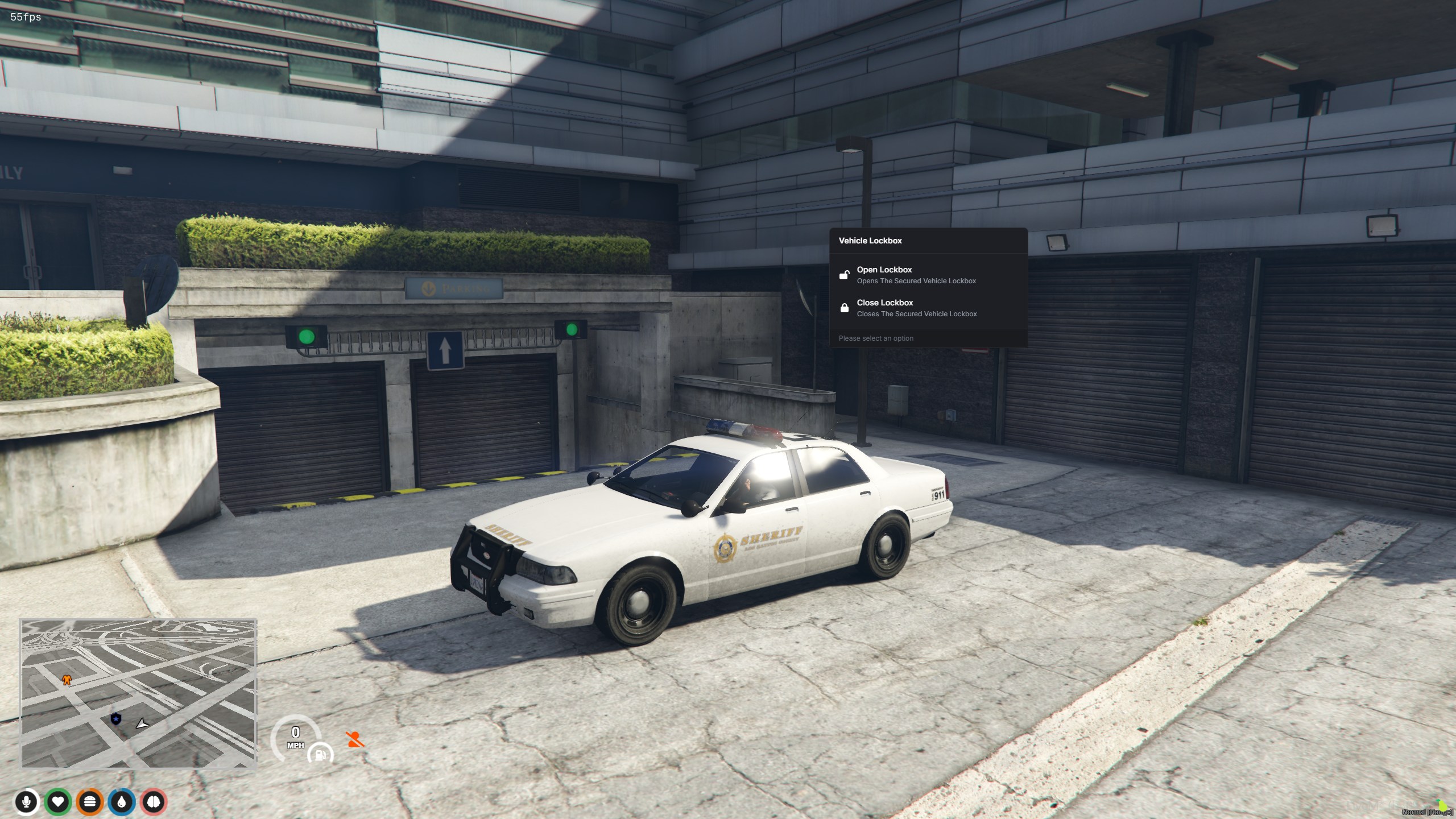The height and width of the screenshot is (819, 1456).
Task: Select the orange burger hunger icon
Action: click(90, 802)
